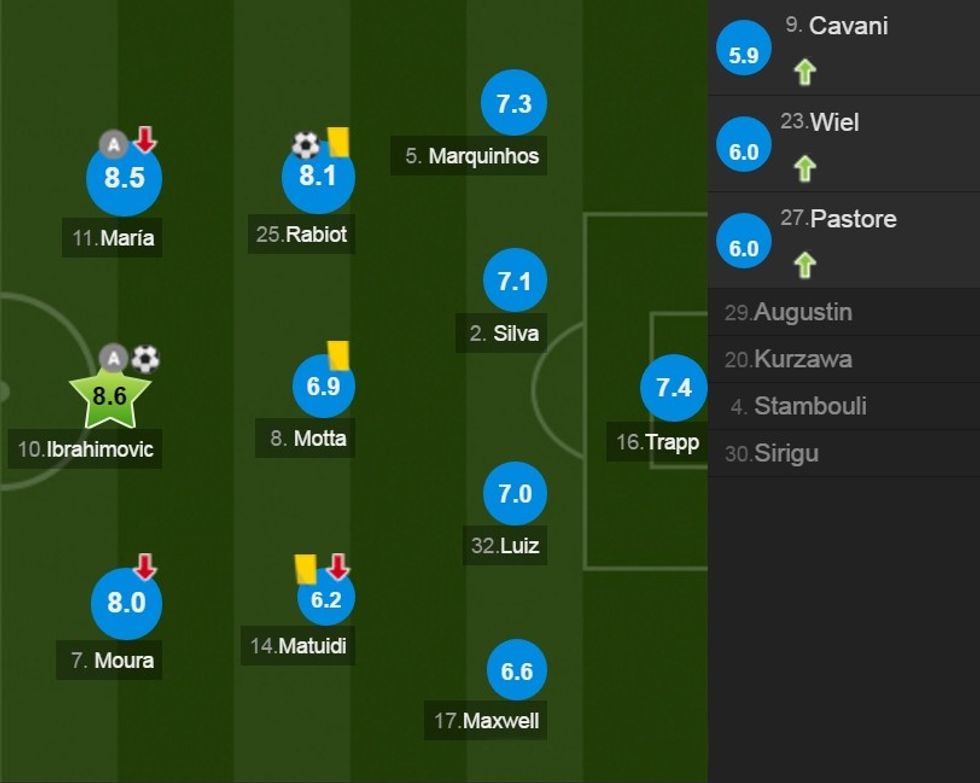This screenshot has width=980, height=783.
Task: Select goalkeeper Trapp's 7.4 rating
Action: [673, 388]
